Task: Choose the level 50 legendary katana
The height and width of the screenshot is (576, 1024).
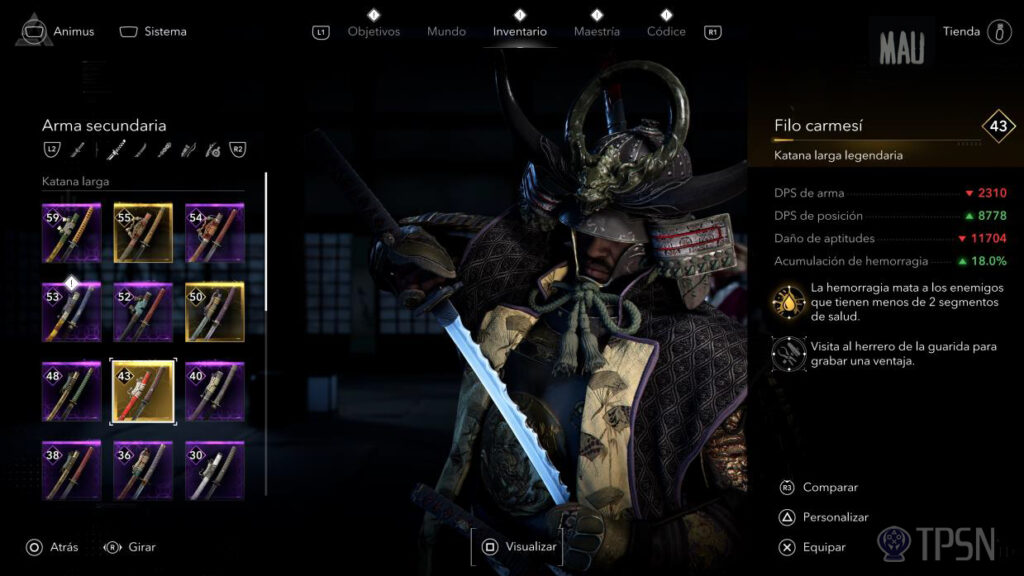Action: click(214, 311)
